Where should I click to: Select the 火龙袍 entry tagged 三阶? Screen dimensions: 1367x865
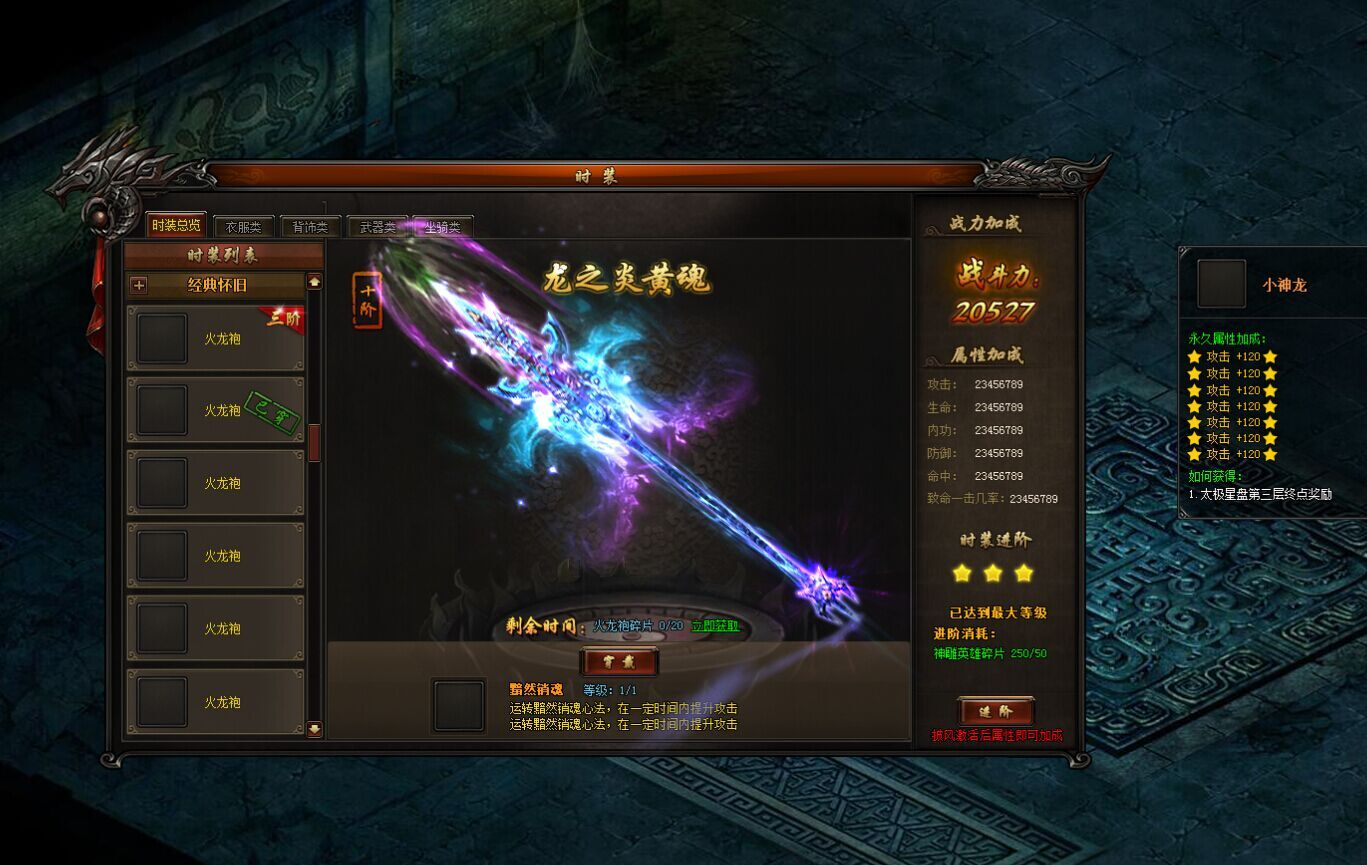click(x=215, y=338)
